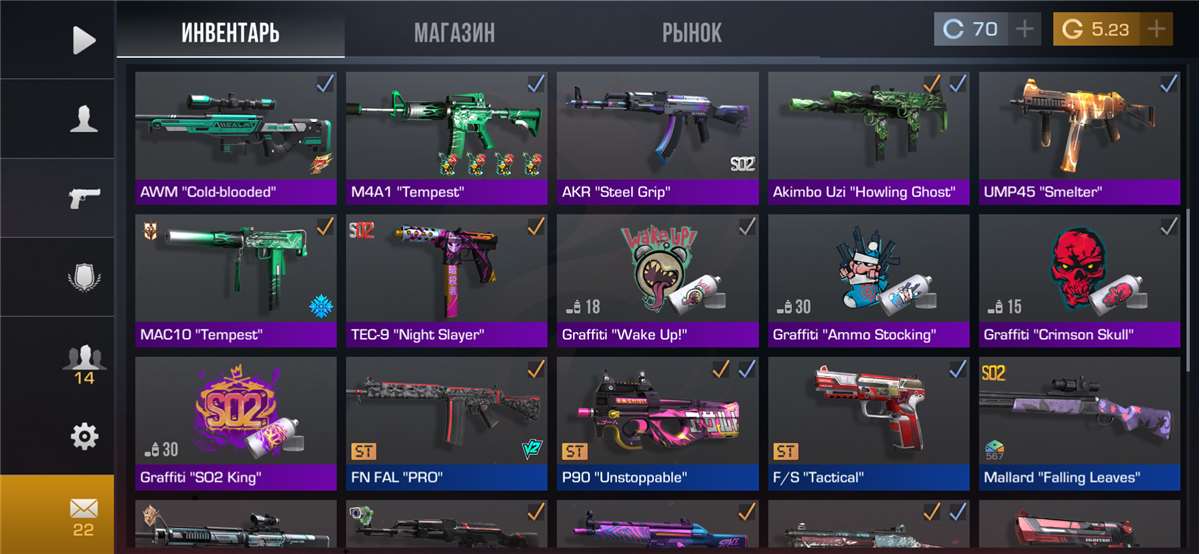Open the player profile icon
Image resolution: width=1200 pixels, height=554 pixels.
[x=84, y=119]
